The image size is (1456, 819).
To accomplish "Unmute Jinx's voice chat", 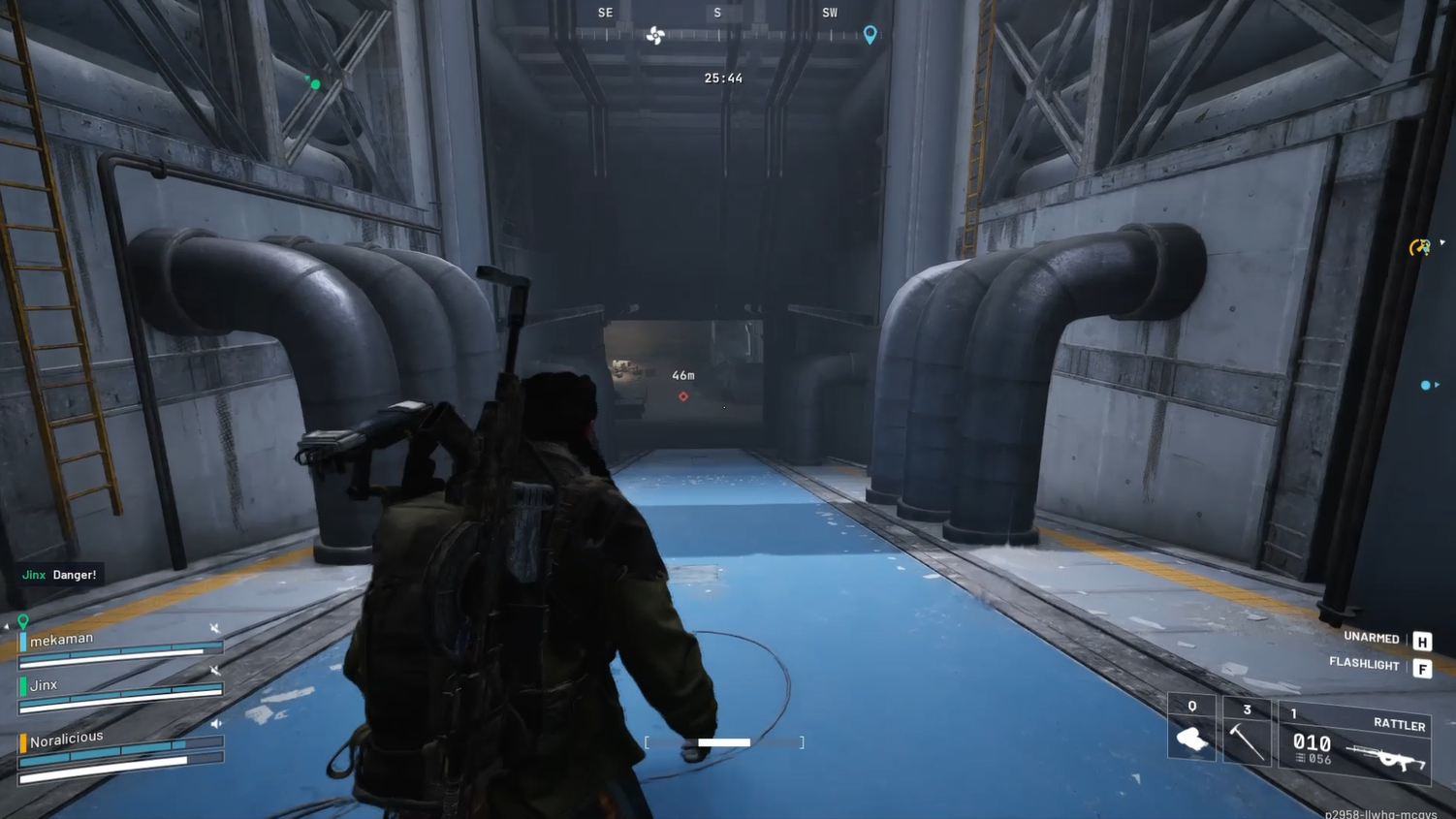I will 215,671.
